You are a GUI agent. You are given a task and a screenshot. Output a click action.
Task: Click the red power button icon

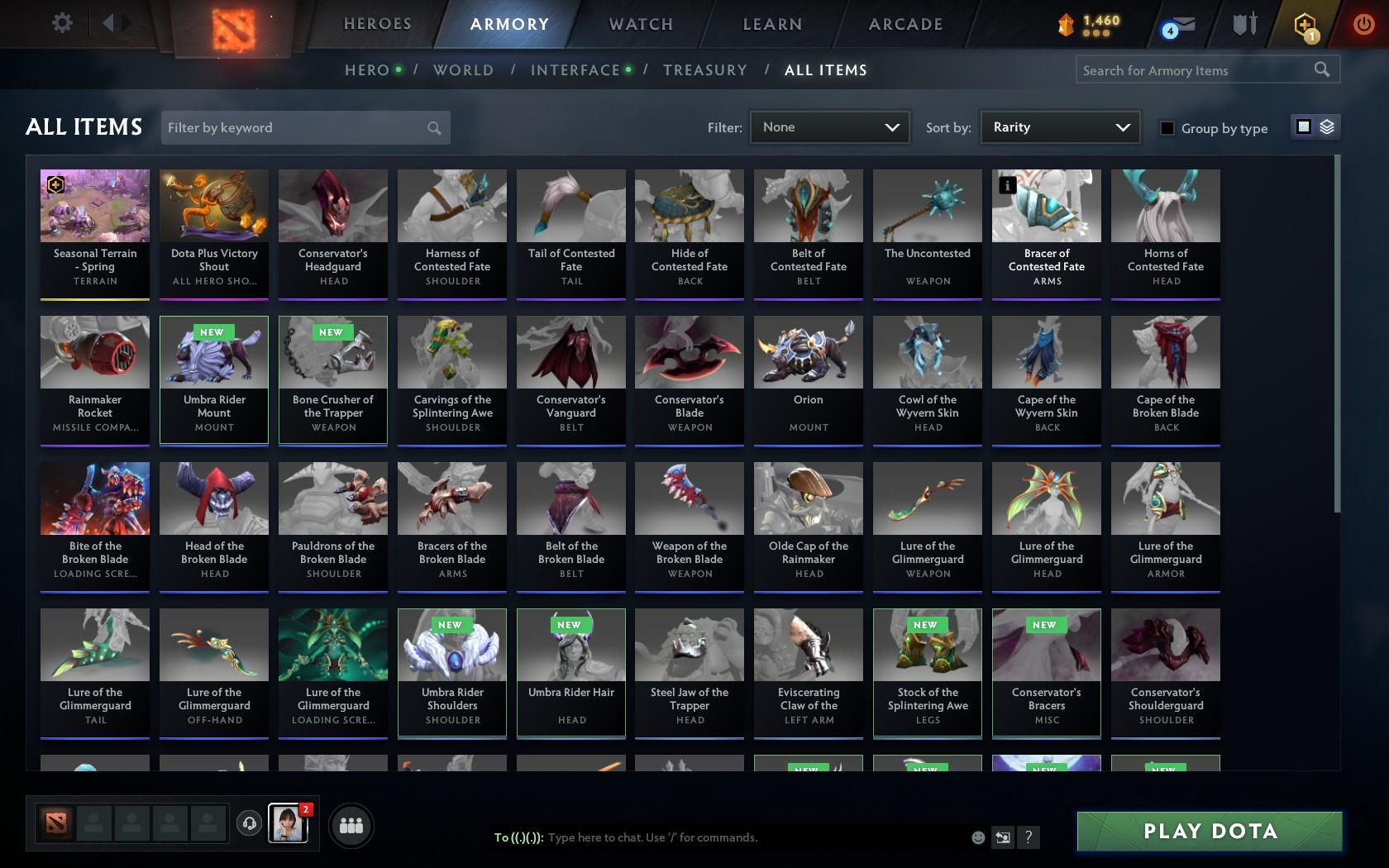click(1363, 23)
